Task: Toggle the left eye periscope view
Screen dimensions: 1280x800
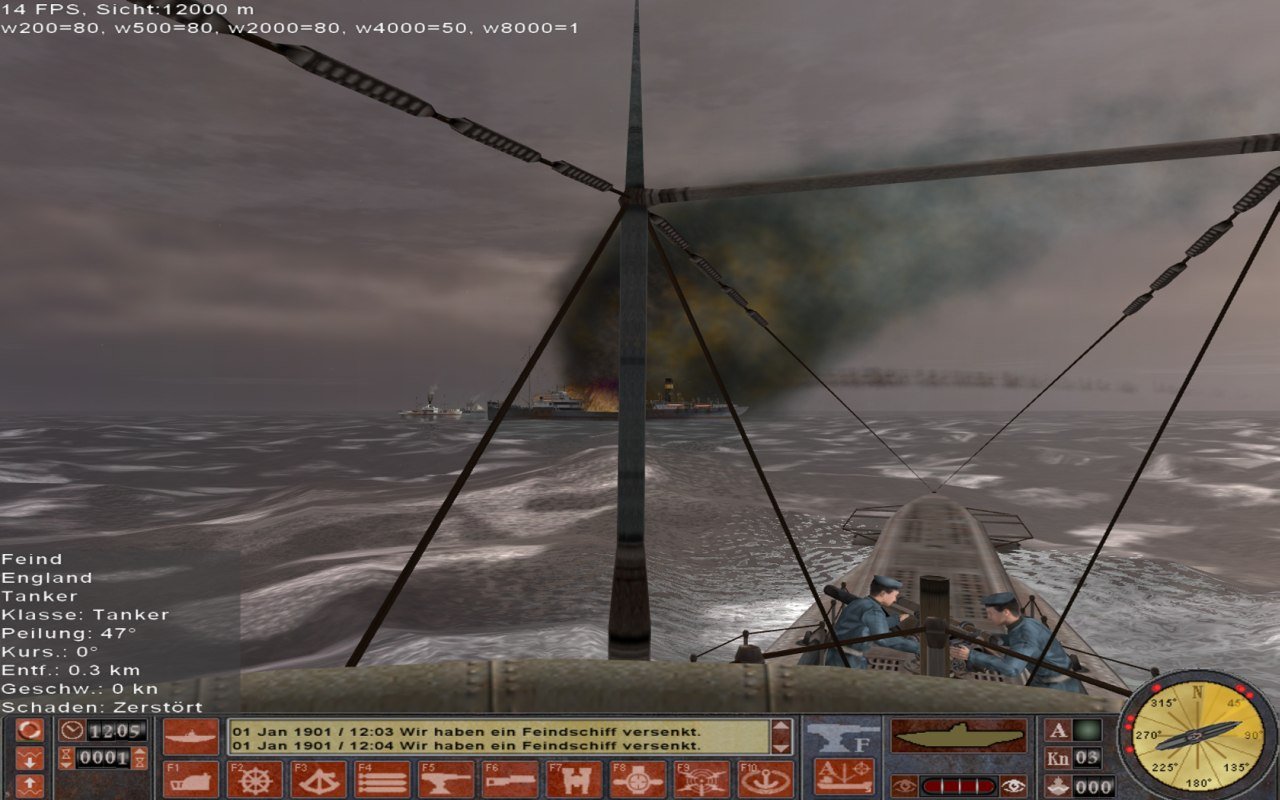Action: (905, 786)
